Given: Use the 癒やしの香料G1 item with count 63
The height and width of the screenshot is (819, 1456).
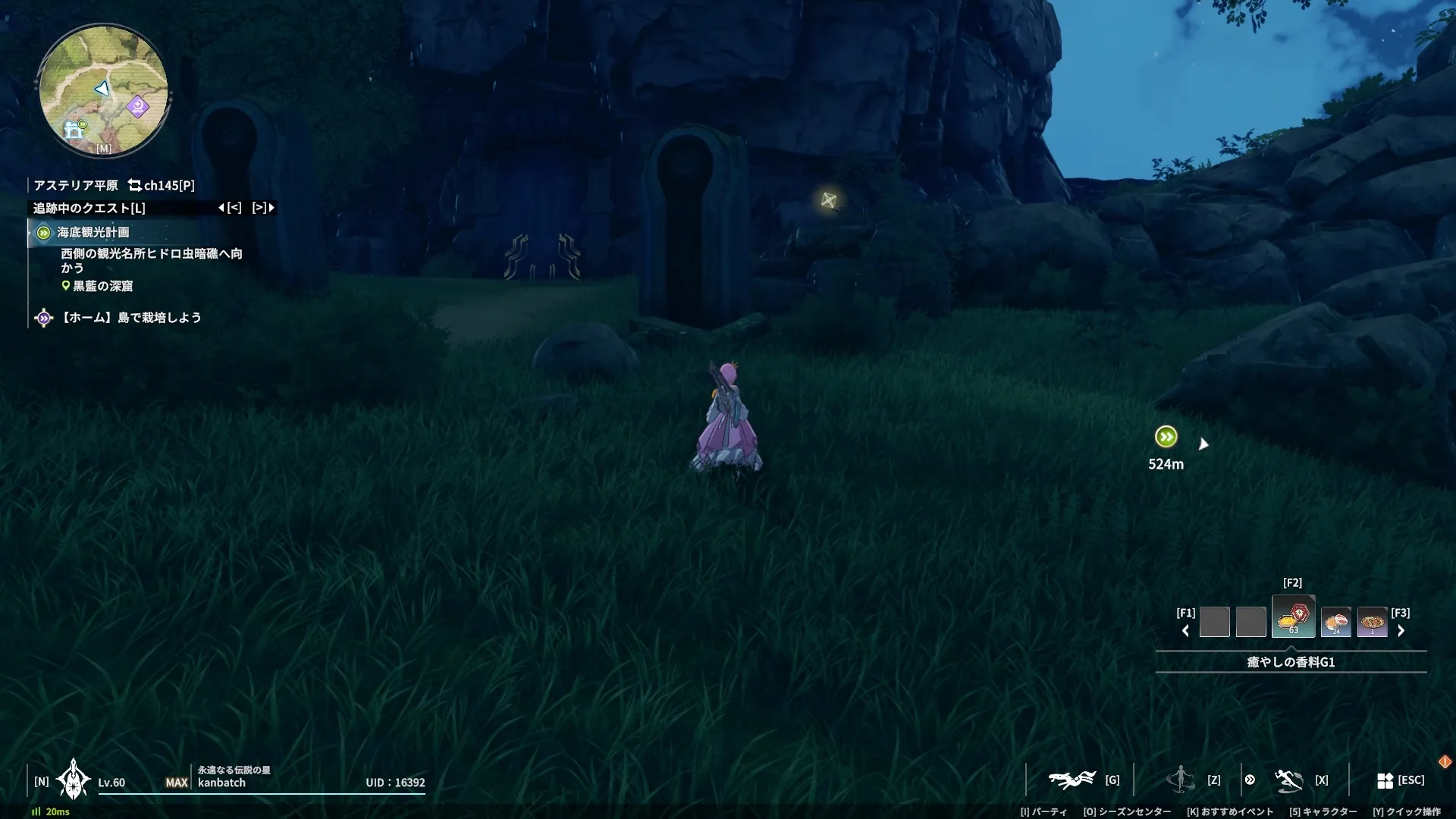Looking at the screenshot, I should pos(1293,617).
